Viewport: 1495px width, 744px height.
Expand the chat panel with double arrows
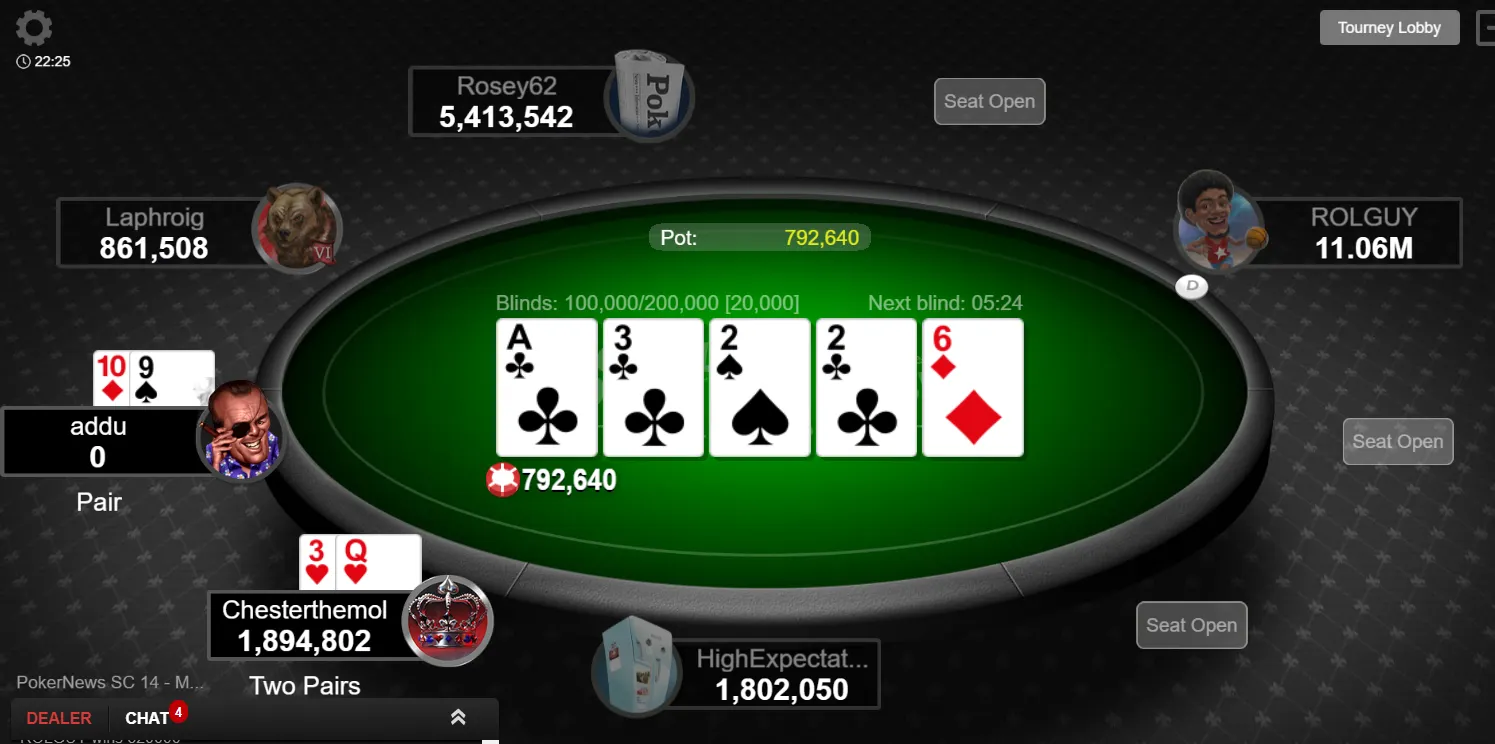[x=458, y=717]
